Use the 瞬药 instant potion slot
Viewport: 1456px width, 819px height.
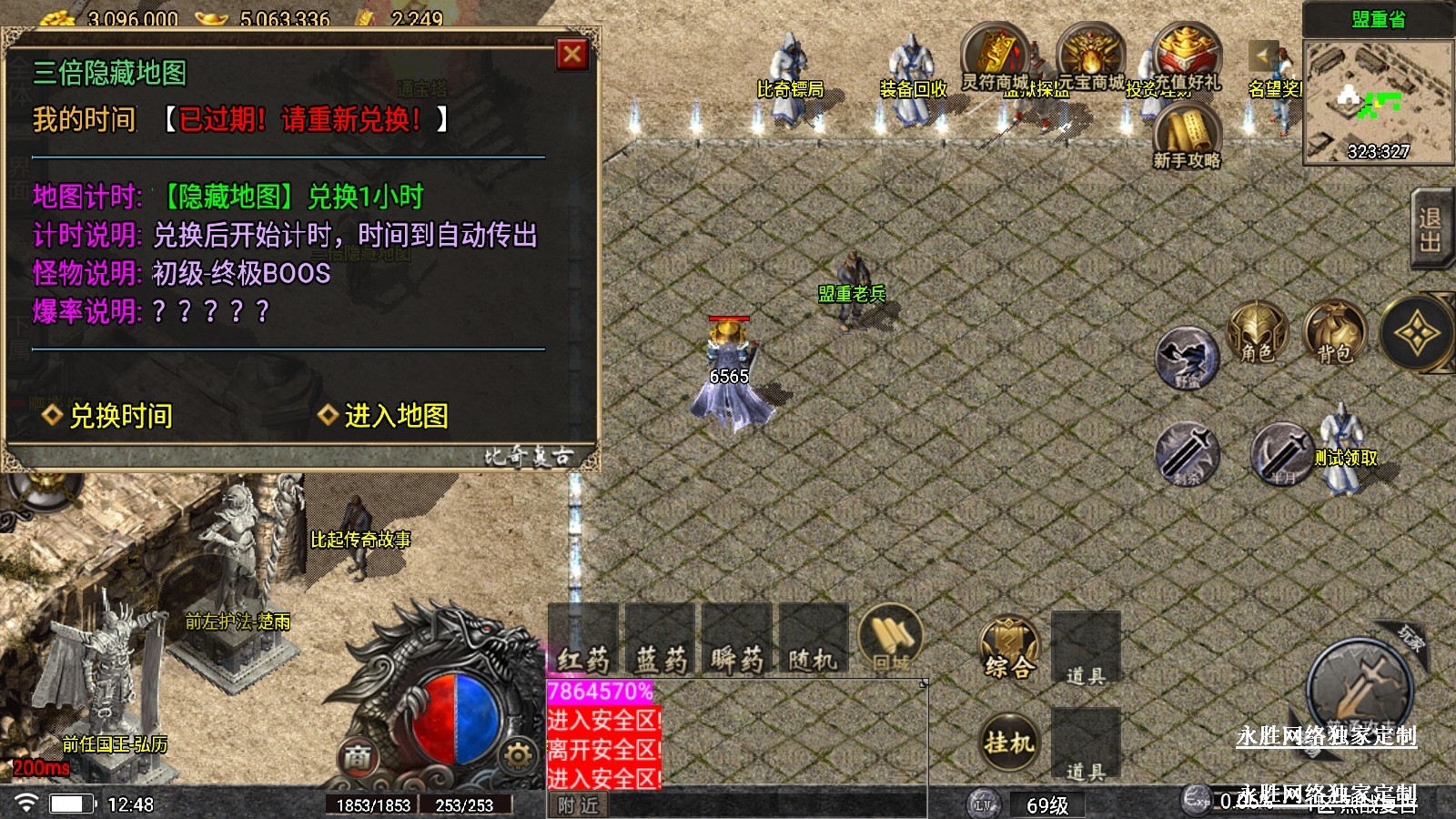pos(736,640)
